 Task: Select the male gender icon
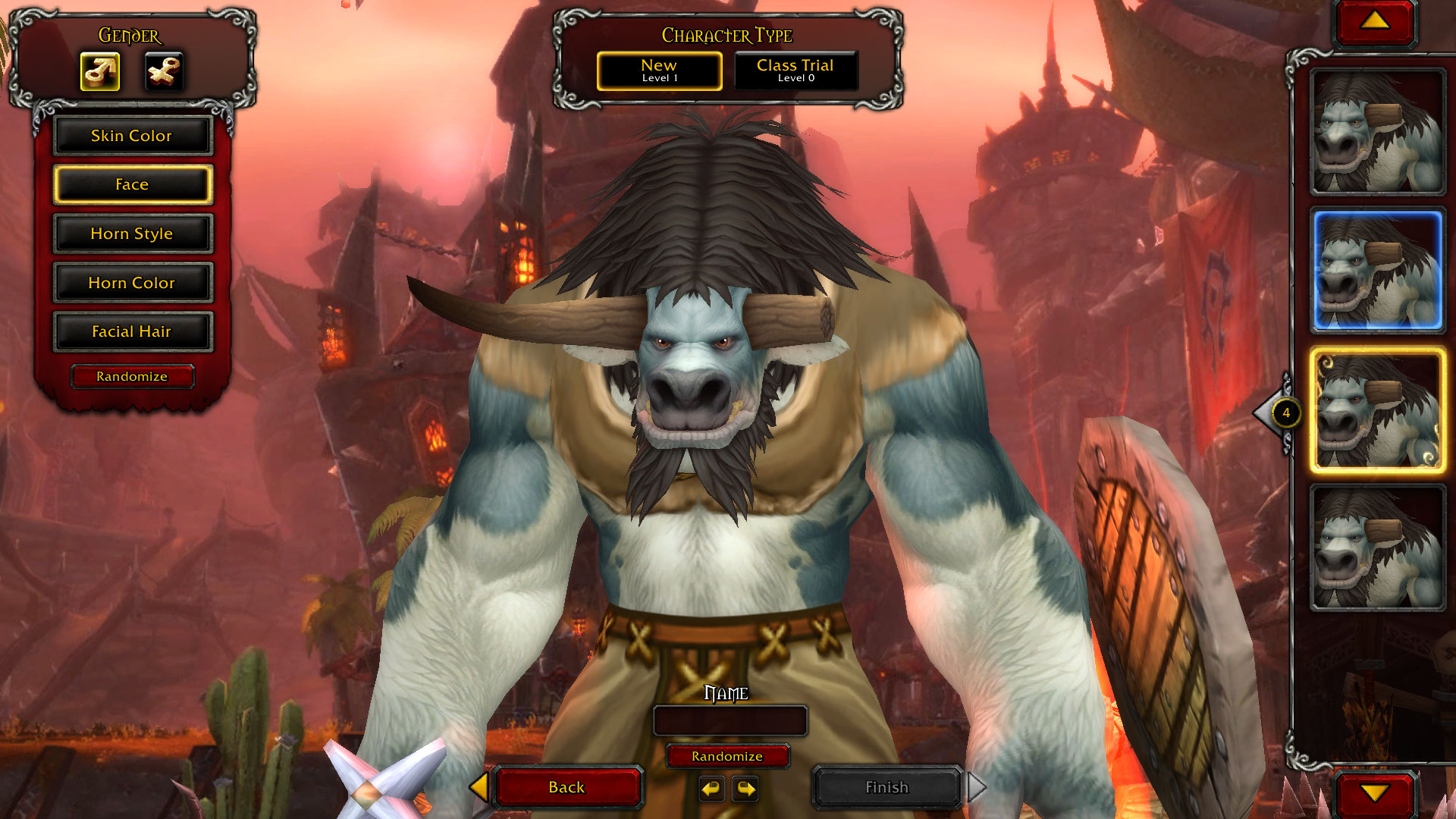click(100, 72)
